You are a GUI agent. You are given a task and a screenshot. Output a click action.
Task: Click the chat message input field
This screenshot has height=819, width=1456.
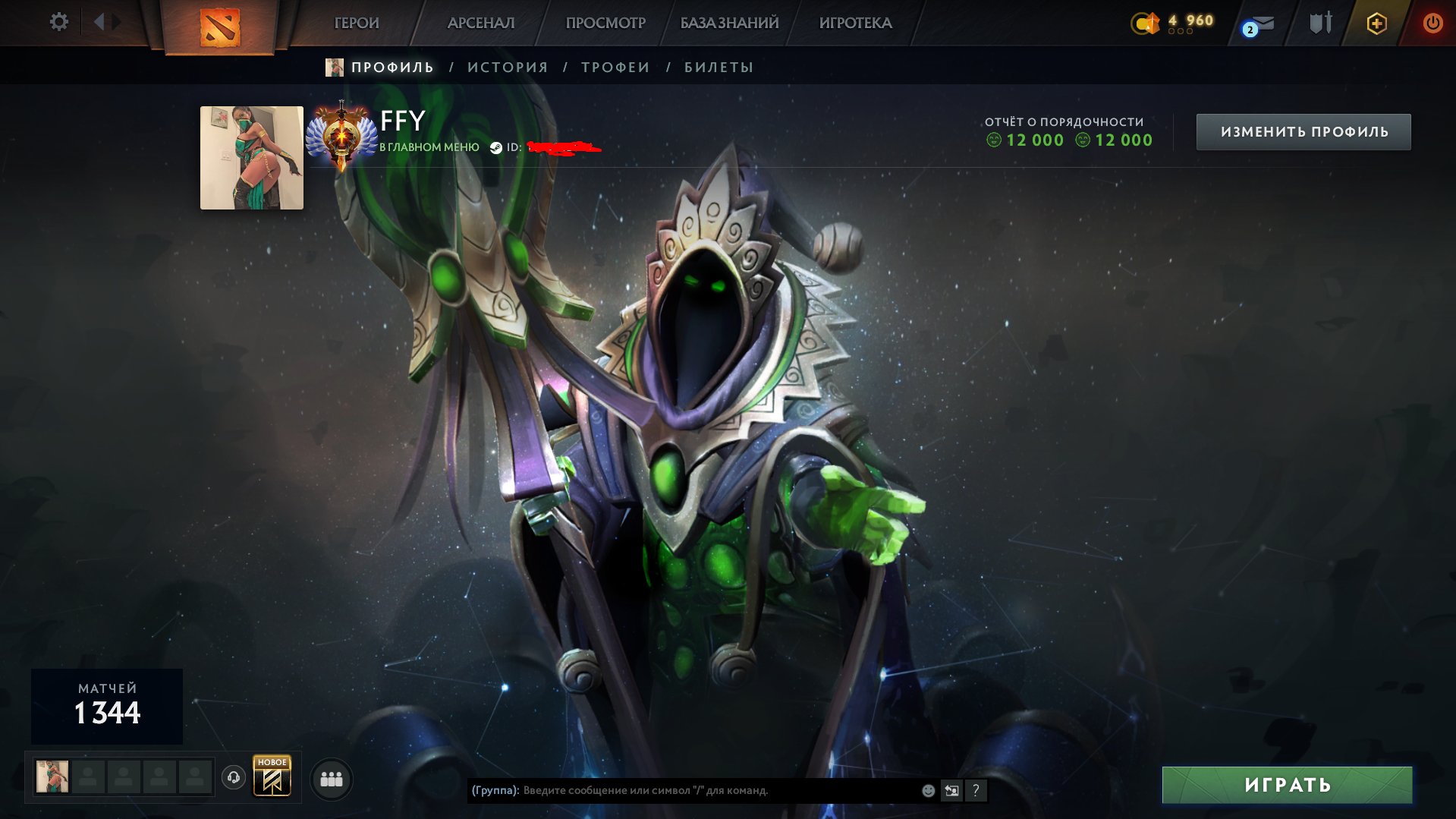(713, 790)
